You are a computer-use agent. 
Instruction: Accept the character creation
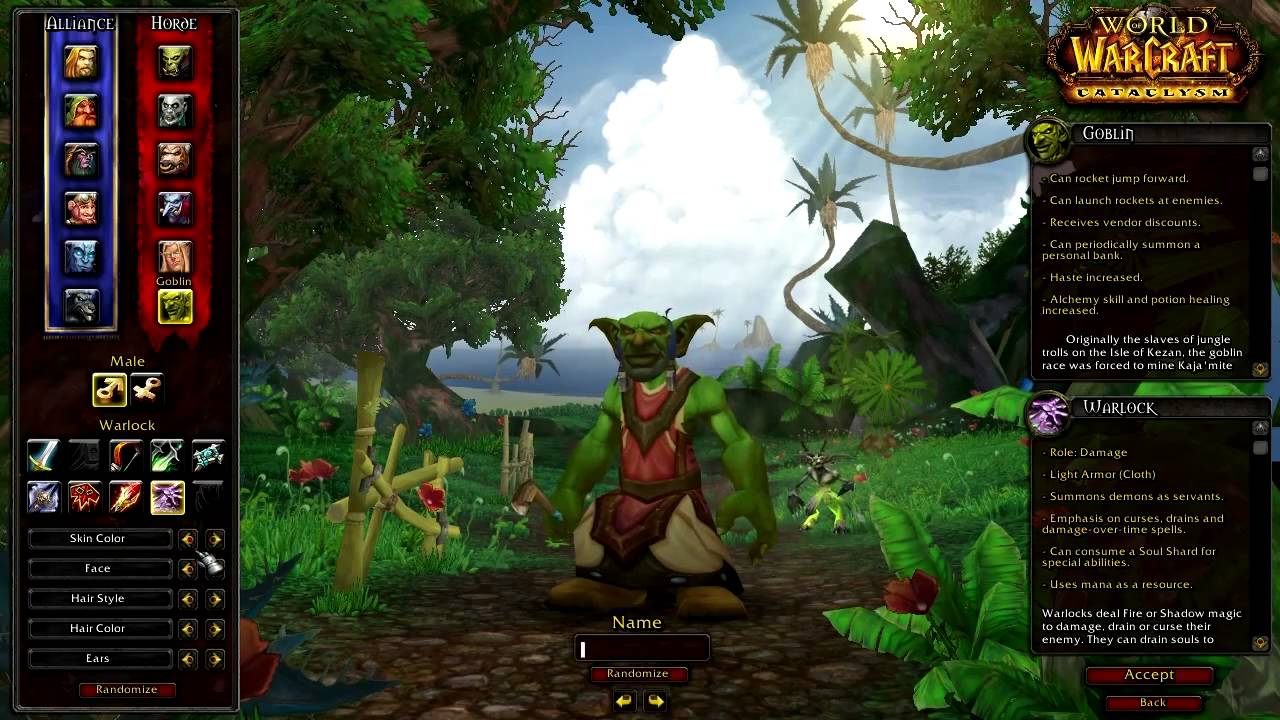click(x=1149, y=675)
